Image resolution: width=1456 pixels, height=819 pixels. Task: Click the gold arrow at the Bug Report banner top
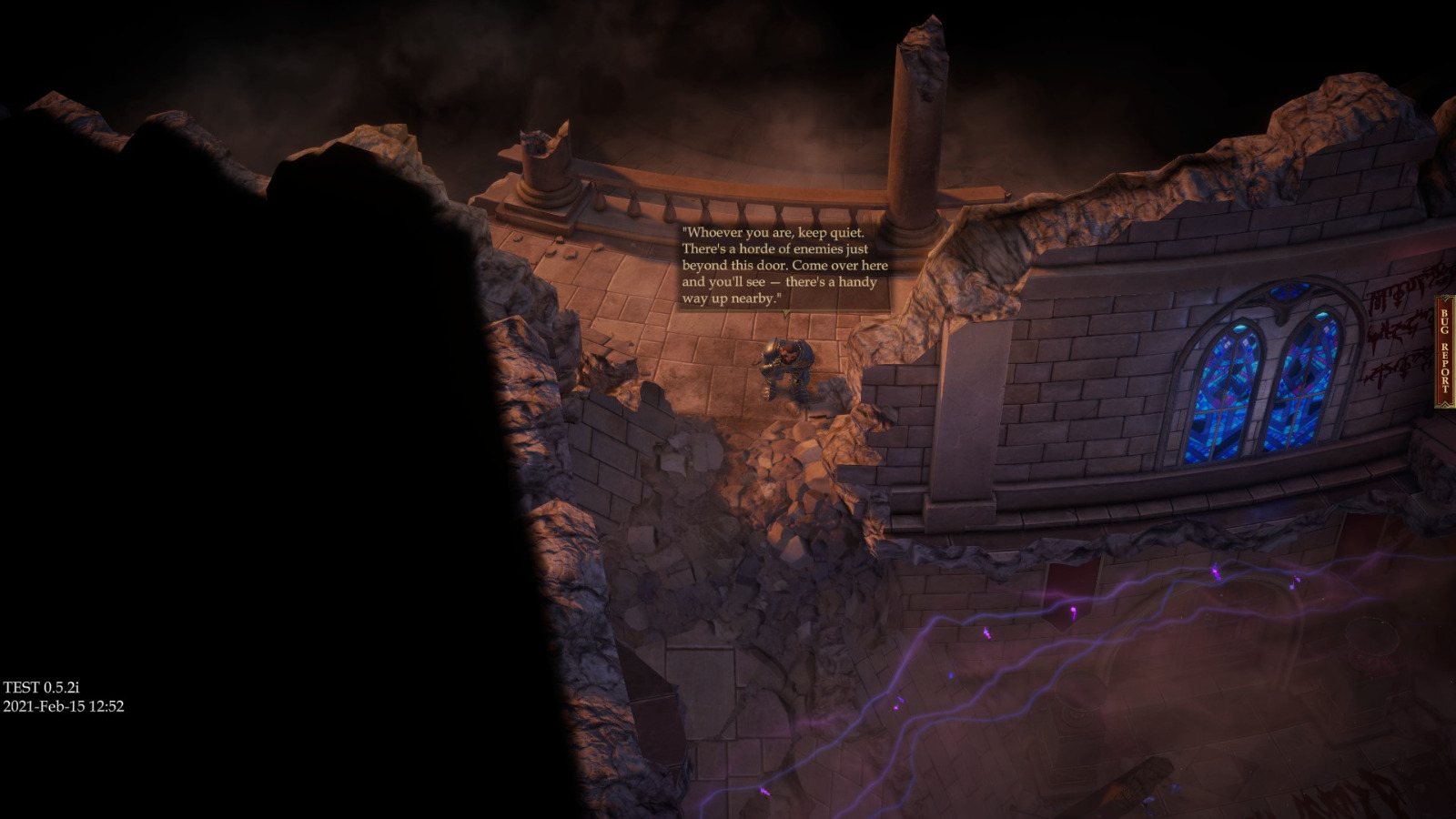point(1445,299)
